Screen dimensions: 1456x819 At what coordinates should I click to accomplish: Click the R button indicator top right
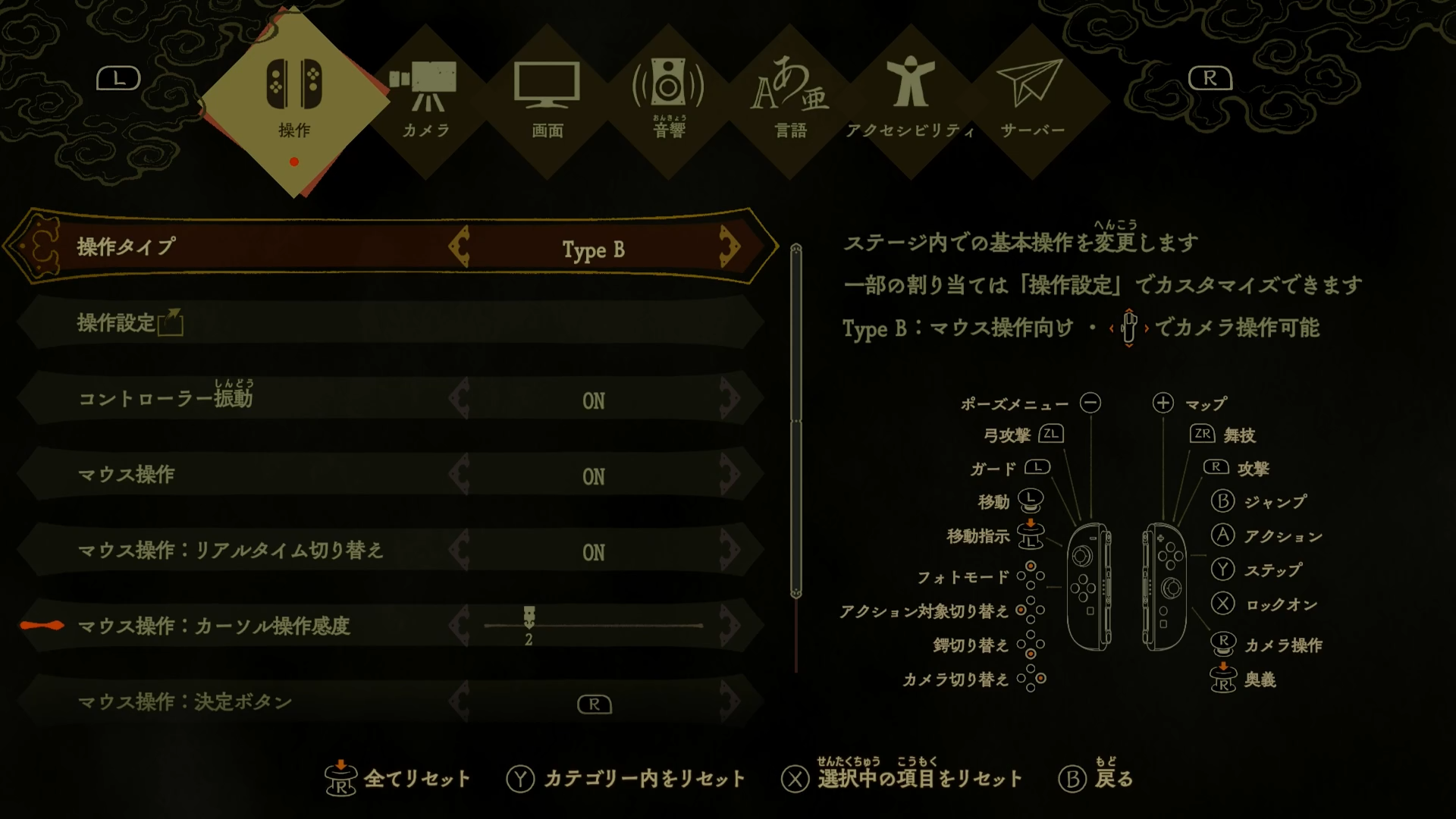click(1210, 78)
